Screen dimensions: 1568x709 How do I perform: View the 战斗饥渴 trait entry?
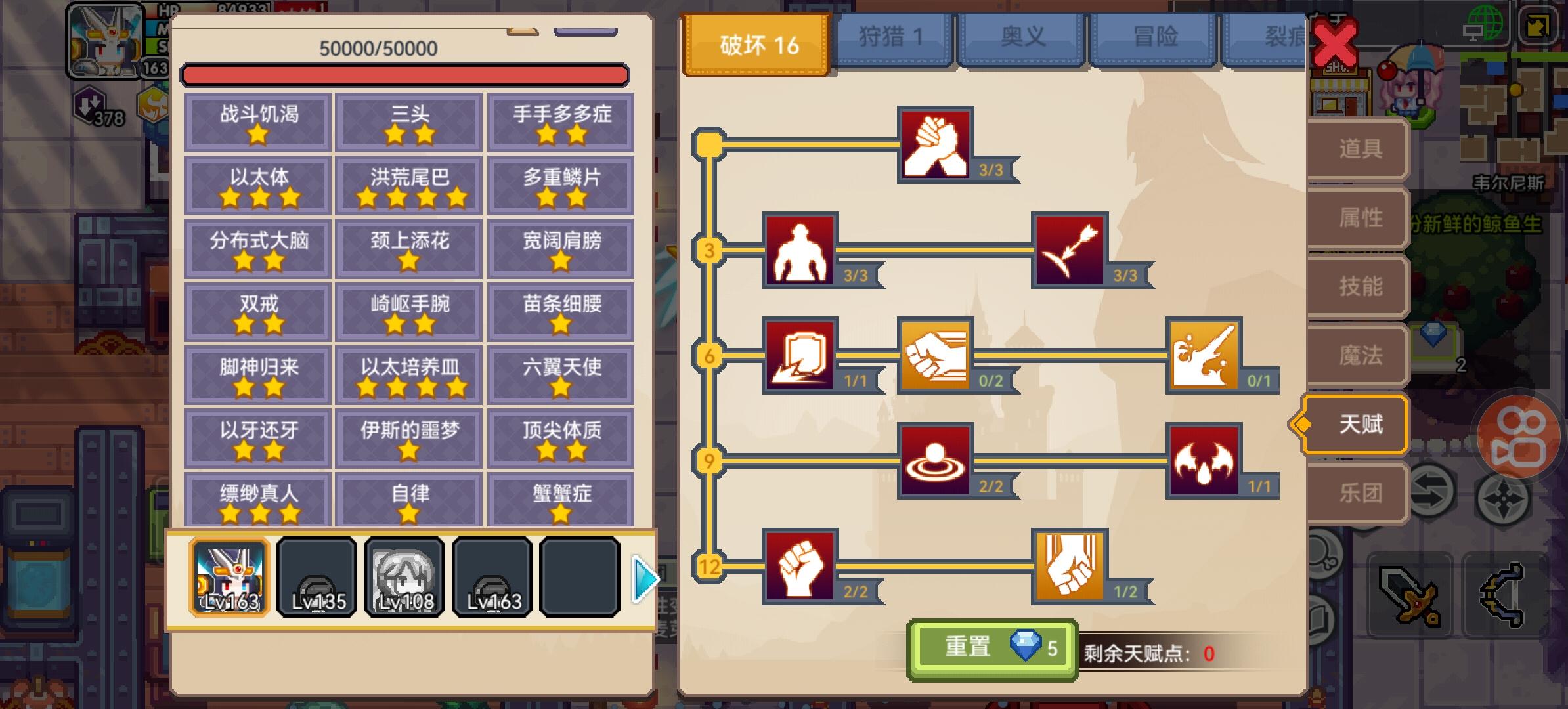tap(256, 121)
